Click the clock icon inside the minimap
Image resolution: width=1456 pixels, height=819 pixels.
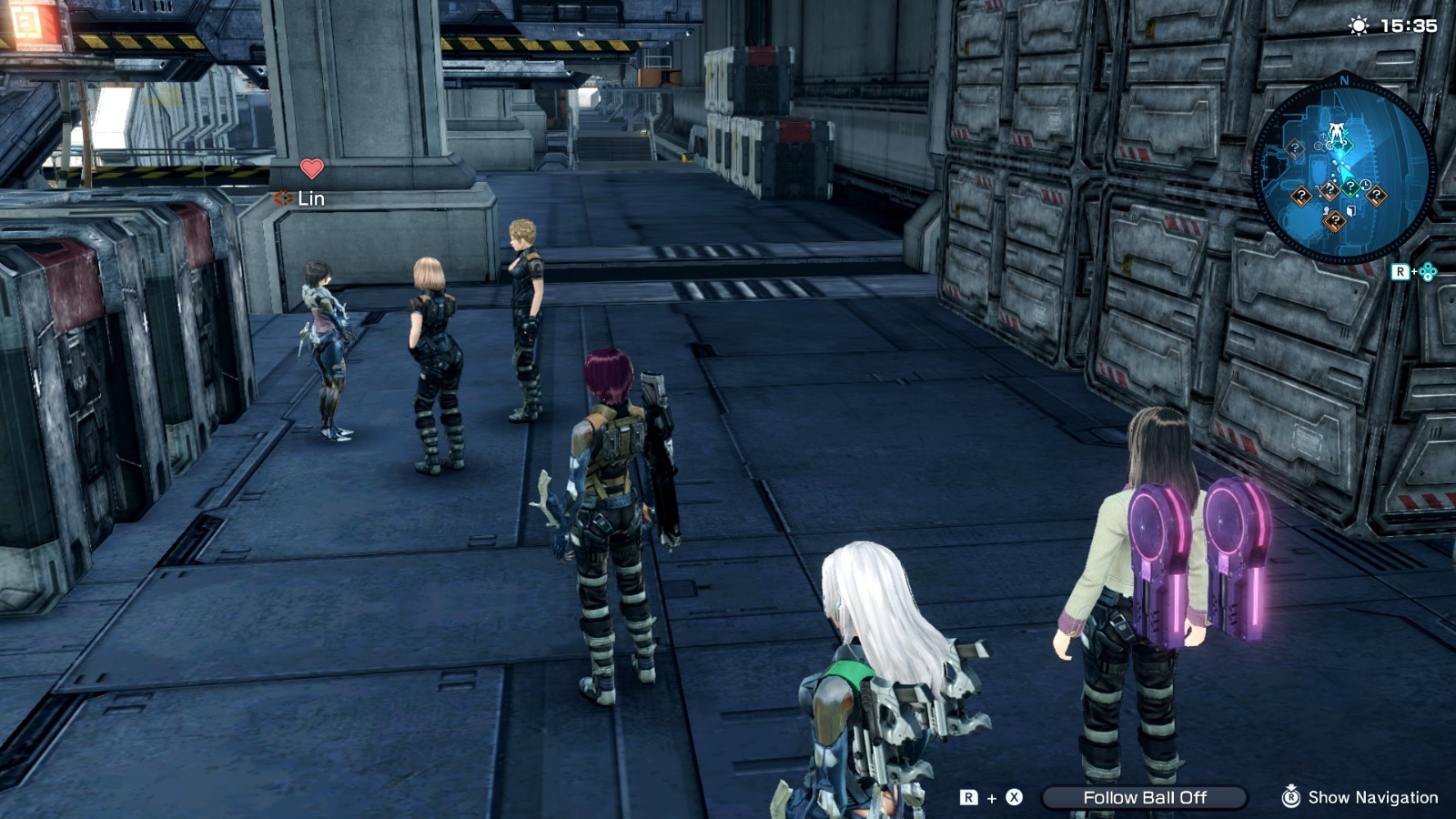coord(1365,184)
